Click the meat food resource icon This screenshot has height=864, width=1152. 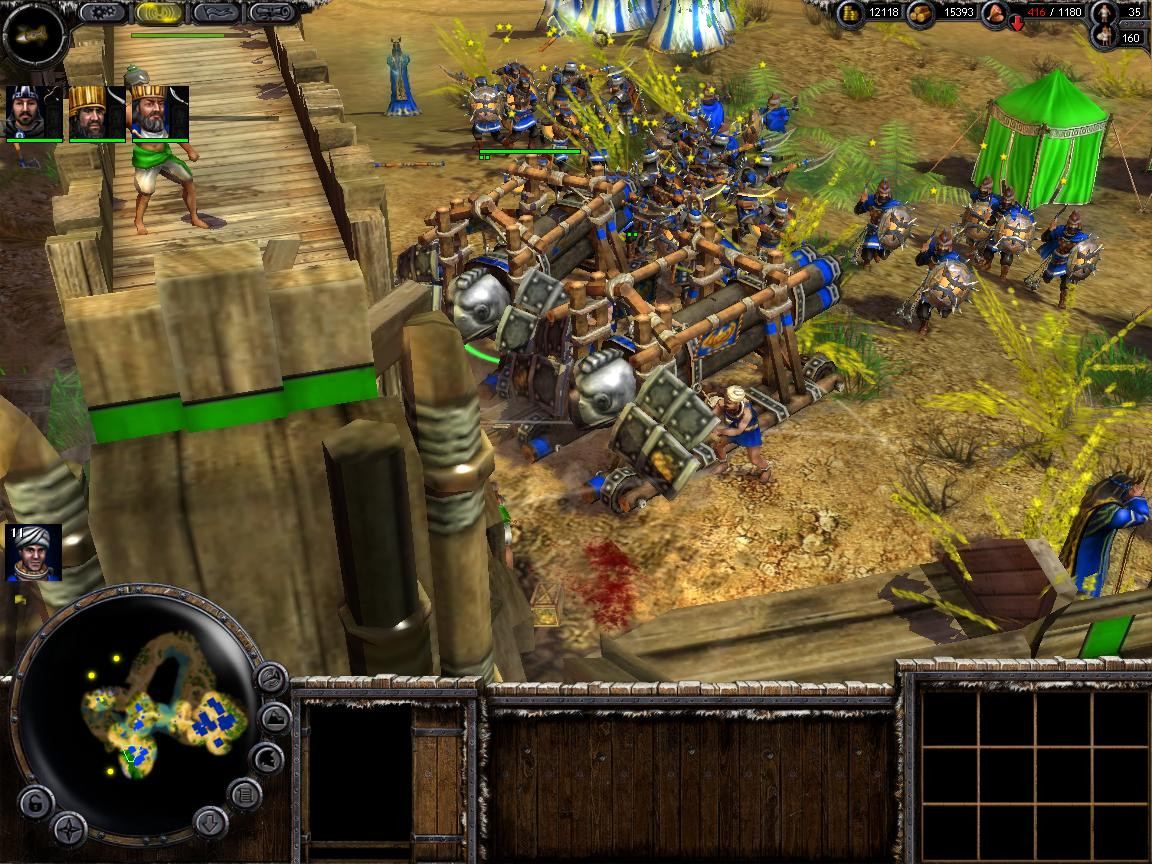coord(995,13)
